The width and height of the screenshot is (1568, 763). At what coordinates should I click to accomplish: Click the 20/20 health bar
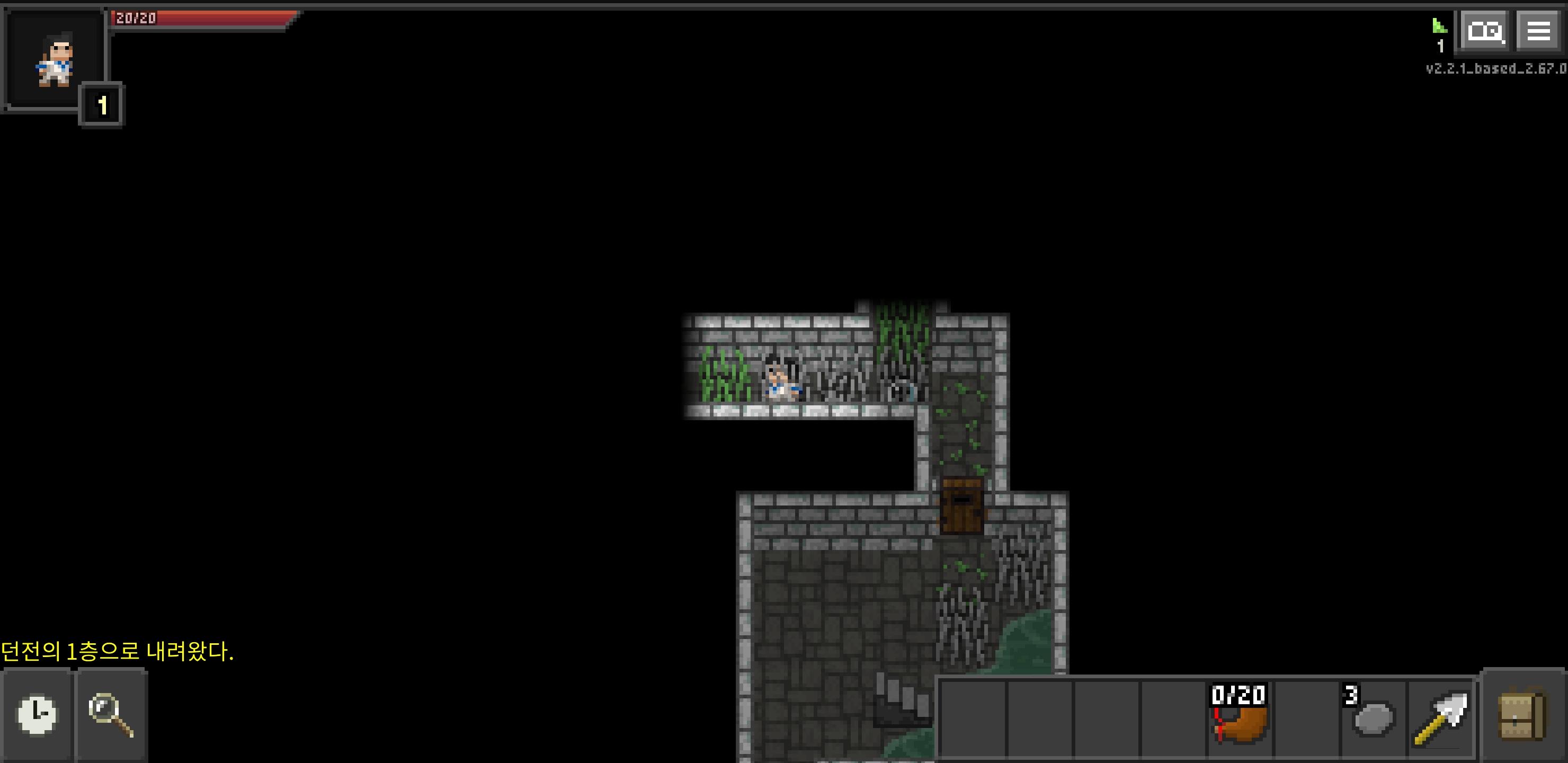(201, 18)
